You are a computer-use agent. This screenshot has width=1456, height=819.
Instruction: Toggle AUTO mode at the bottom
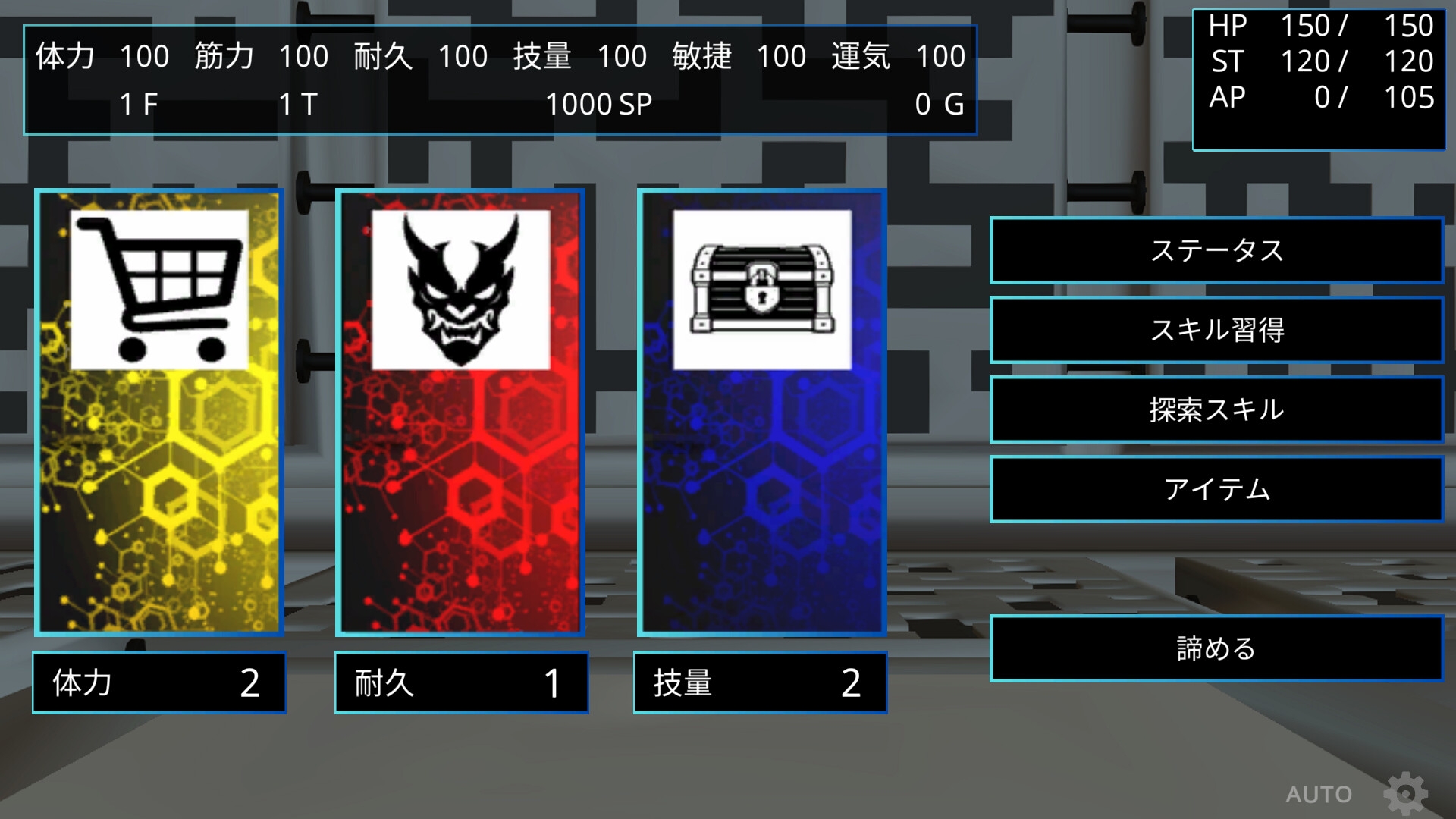1318,793
